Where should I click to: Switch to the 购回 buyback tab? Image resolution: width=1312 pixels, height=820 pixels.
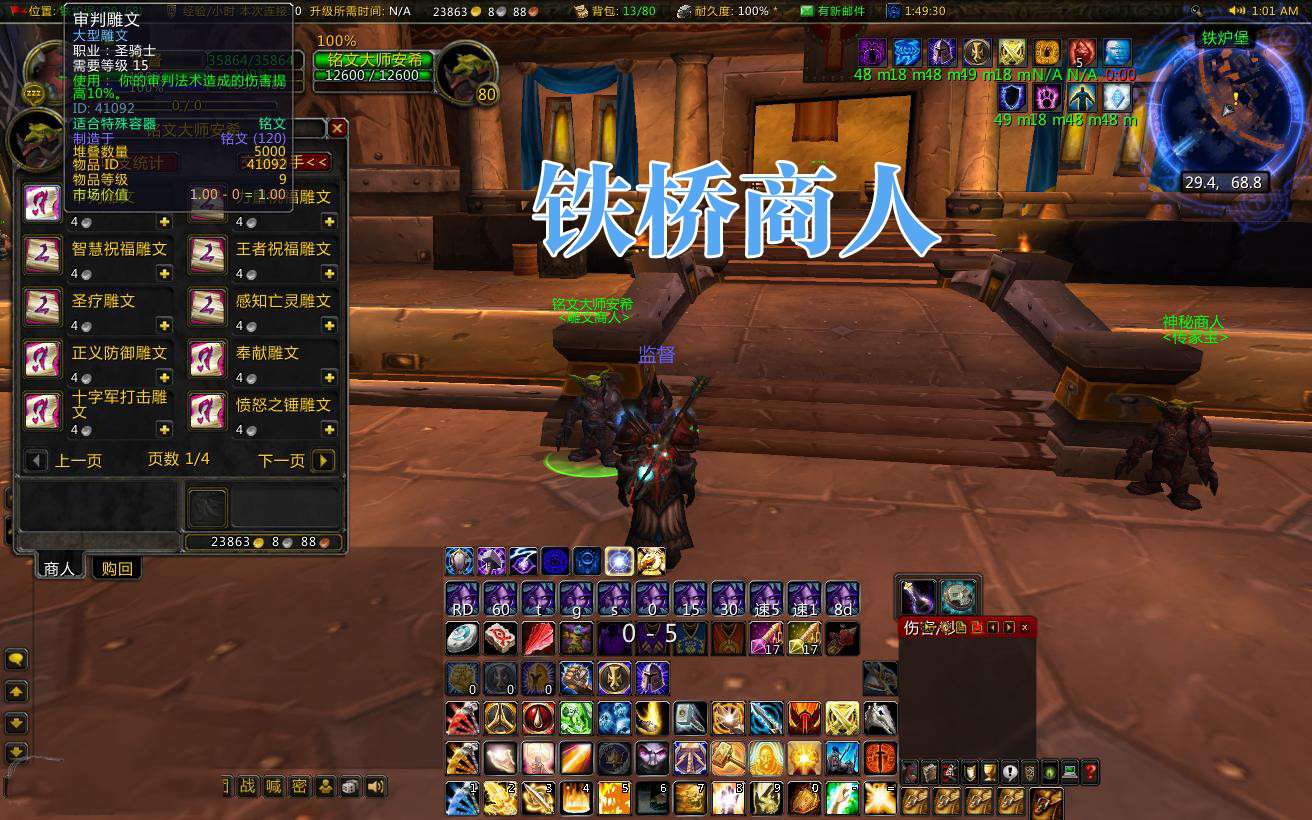click(x=117, y=568)
